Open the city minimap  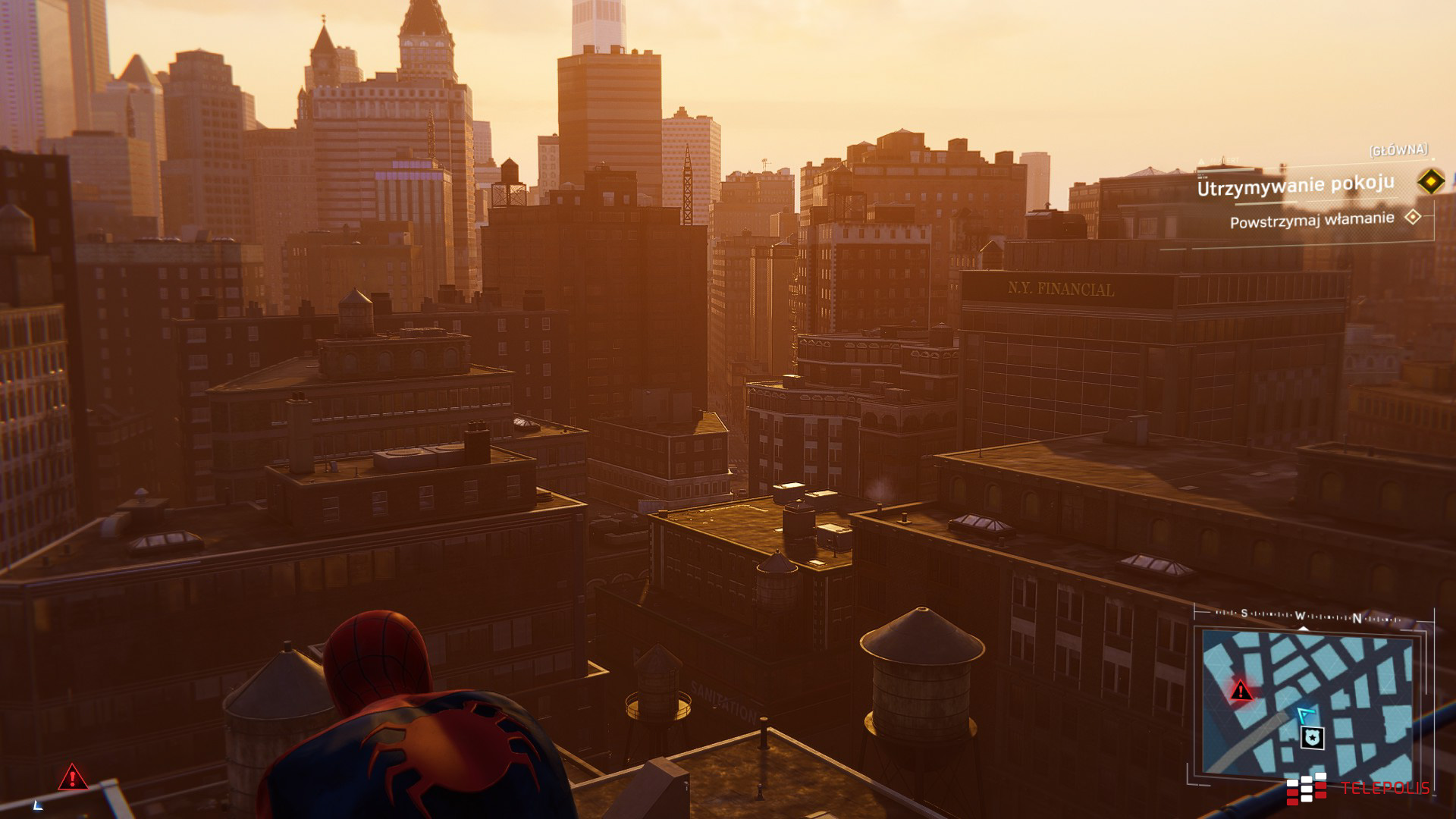click(x=1310, y=705)
